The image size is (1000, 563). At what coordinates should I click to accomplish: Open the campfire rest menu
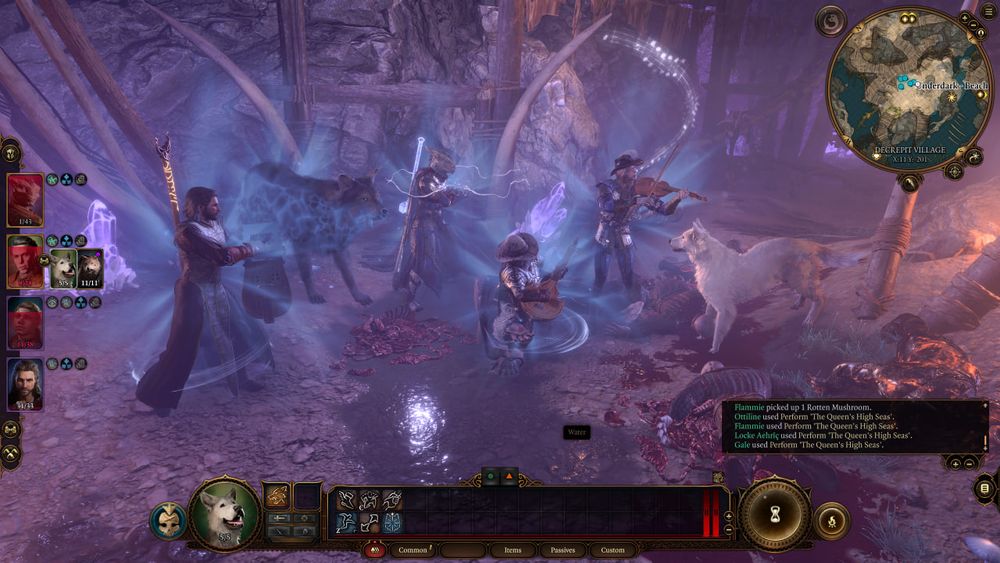[x=831, y=521]
